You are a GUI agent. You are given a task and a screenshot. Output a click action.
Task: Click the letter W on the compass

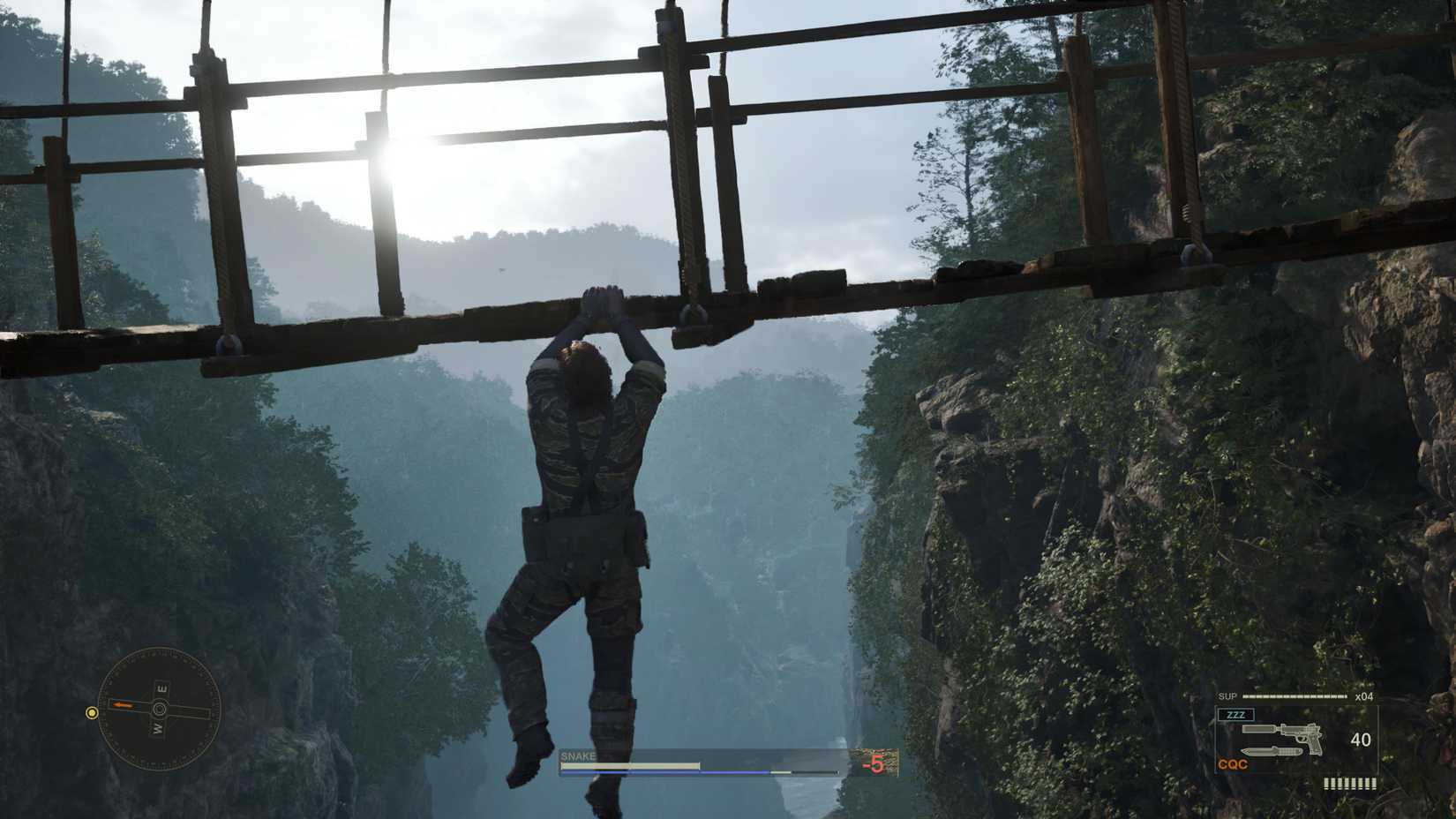[157, 728]
